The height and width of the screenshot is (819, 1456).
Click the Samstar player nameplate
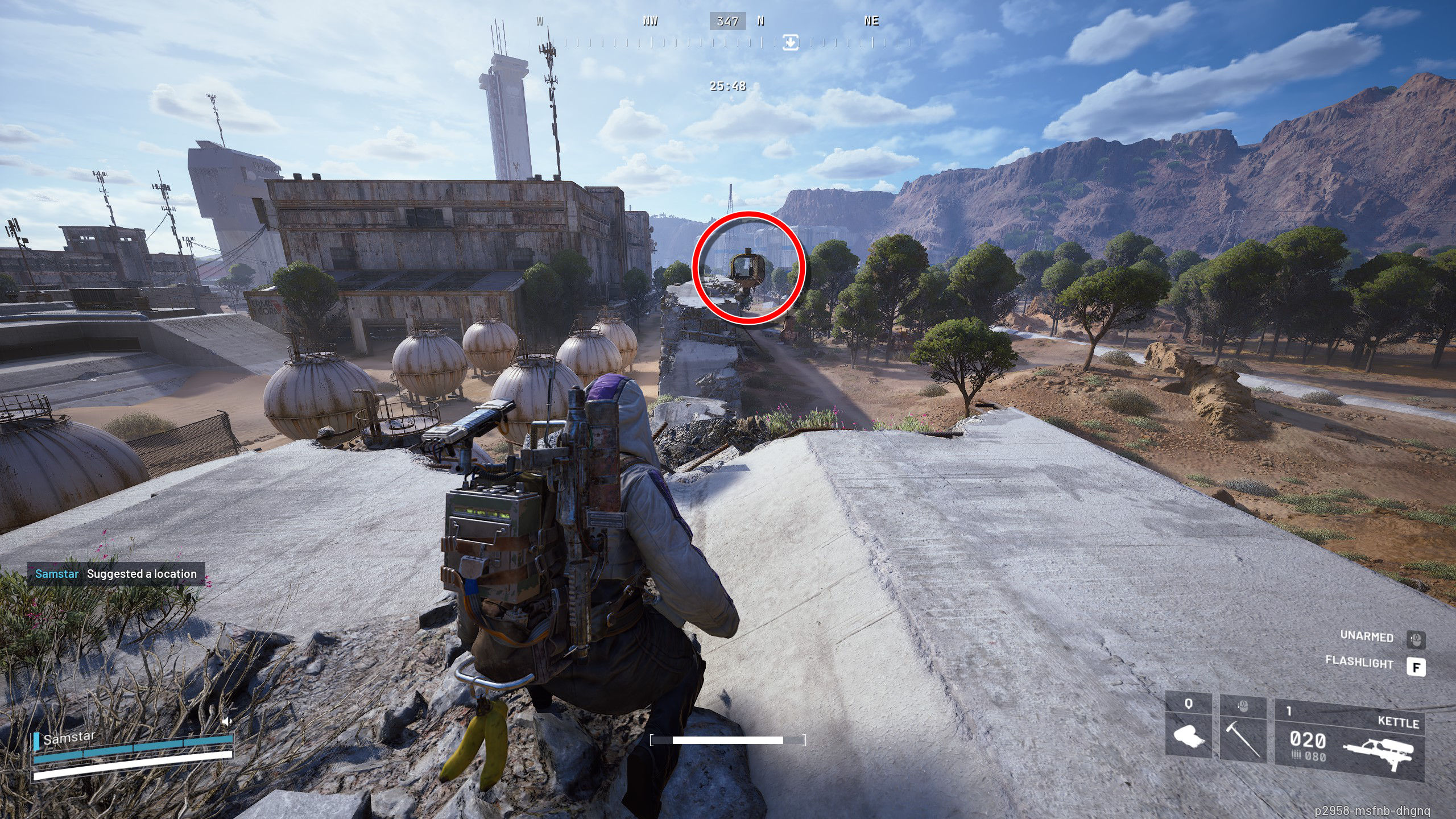pyautogui.click(x=69, y=738)
